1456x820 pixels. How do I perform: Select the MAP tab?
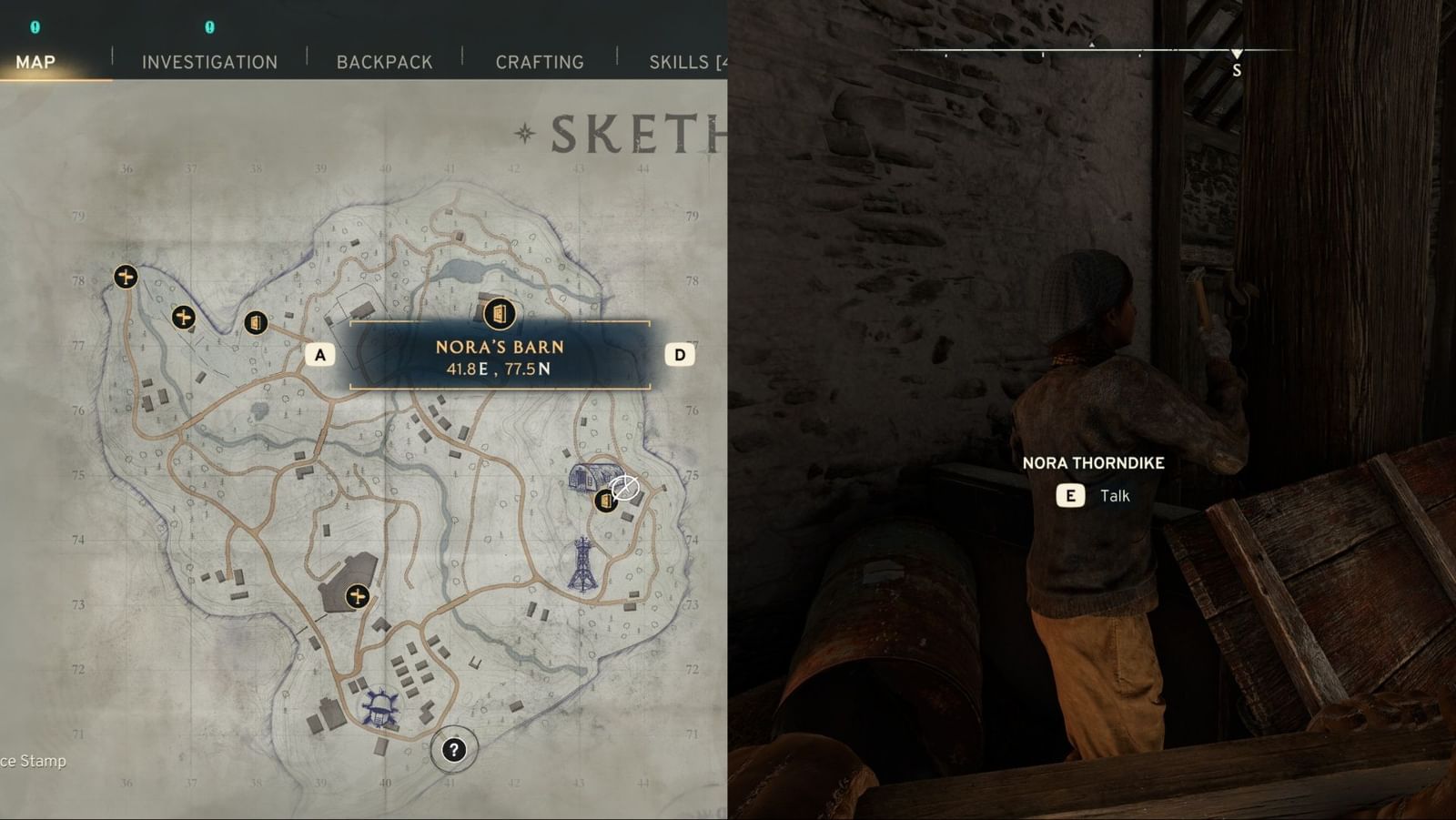(34, 62)
